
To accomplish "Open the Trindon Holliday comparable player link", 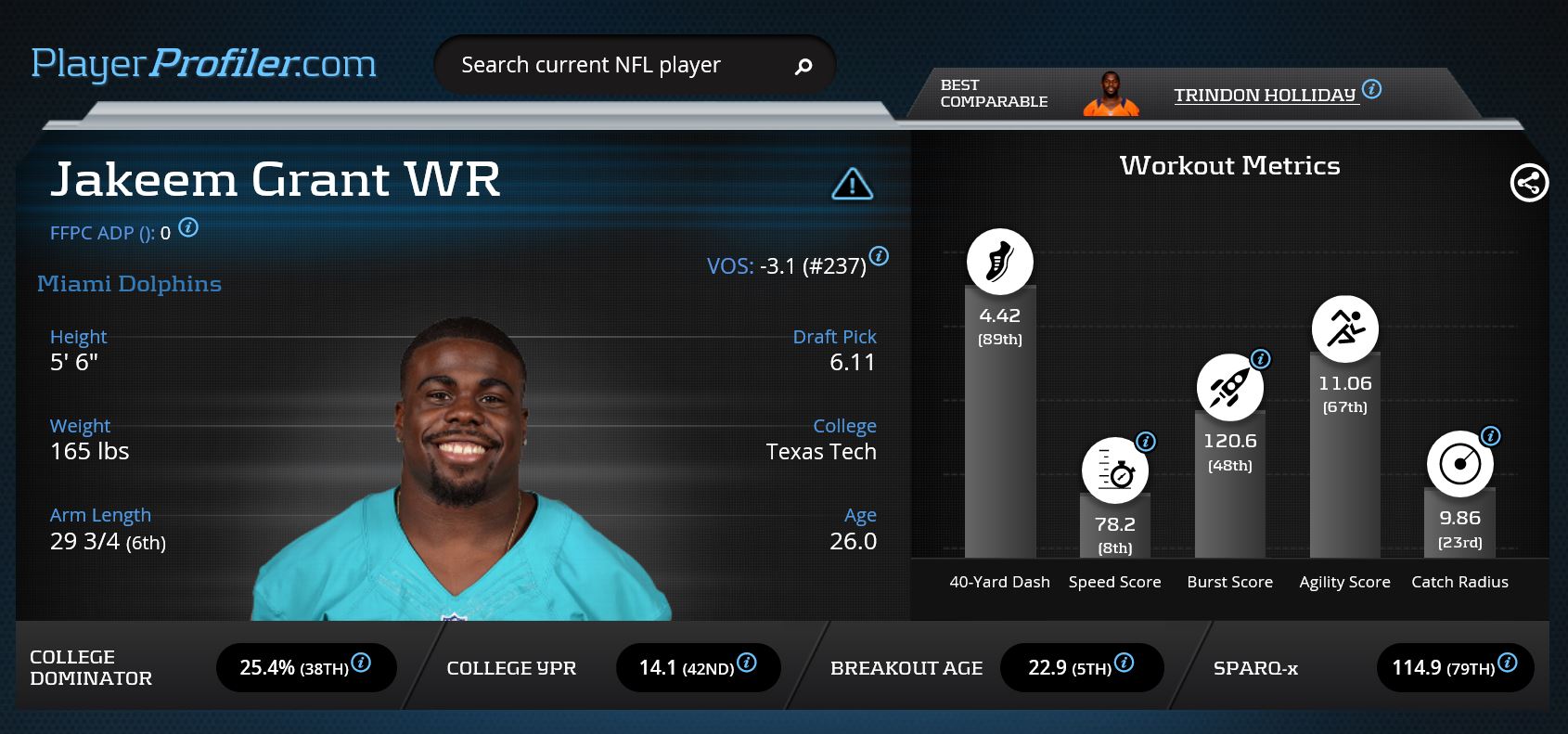I will coord(1265,95).
